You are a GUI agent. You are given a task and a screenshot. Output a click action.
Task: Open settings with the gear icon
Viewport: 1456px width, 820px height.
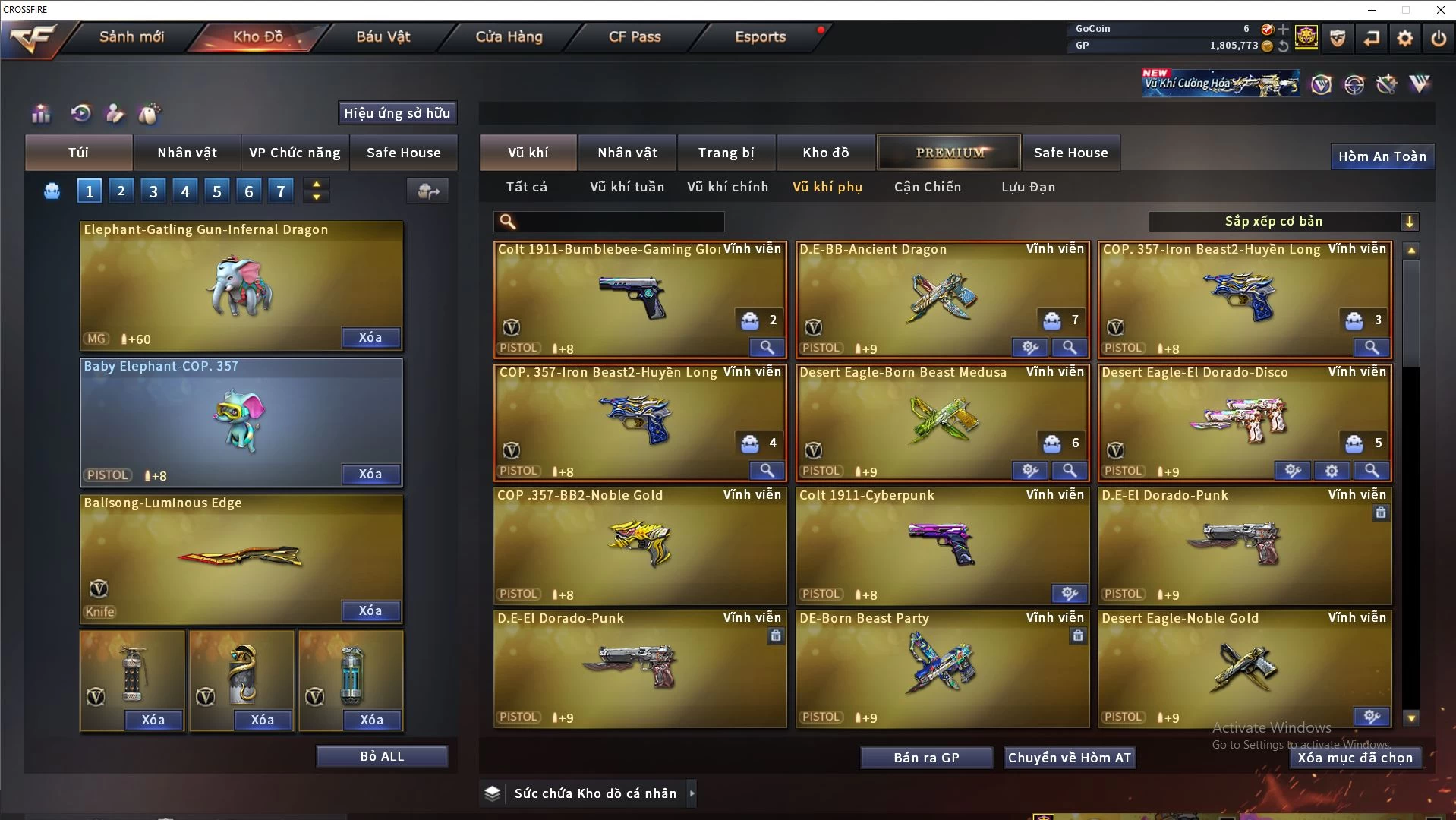(x=1405, y=38)
